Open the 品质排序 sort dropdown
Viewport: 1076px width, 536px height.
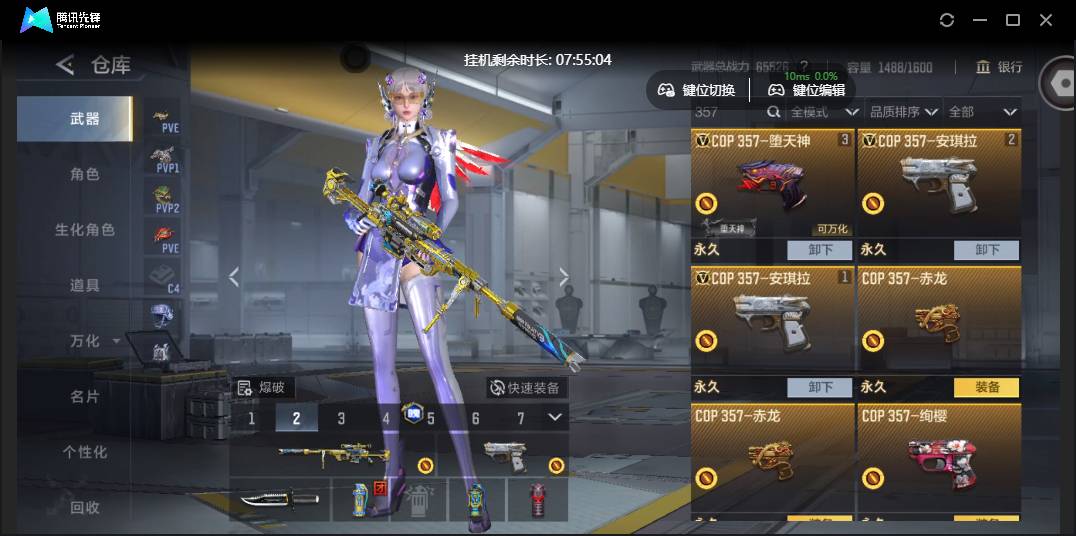click(903, 112)
